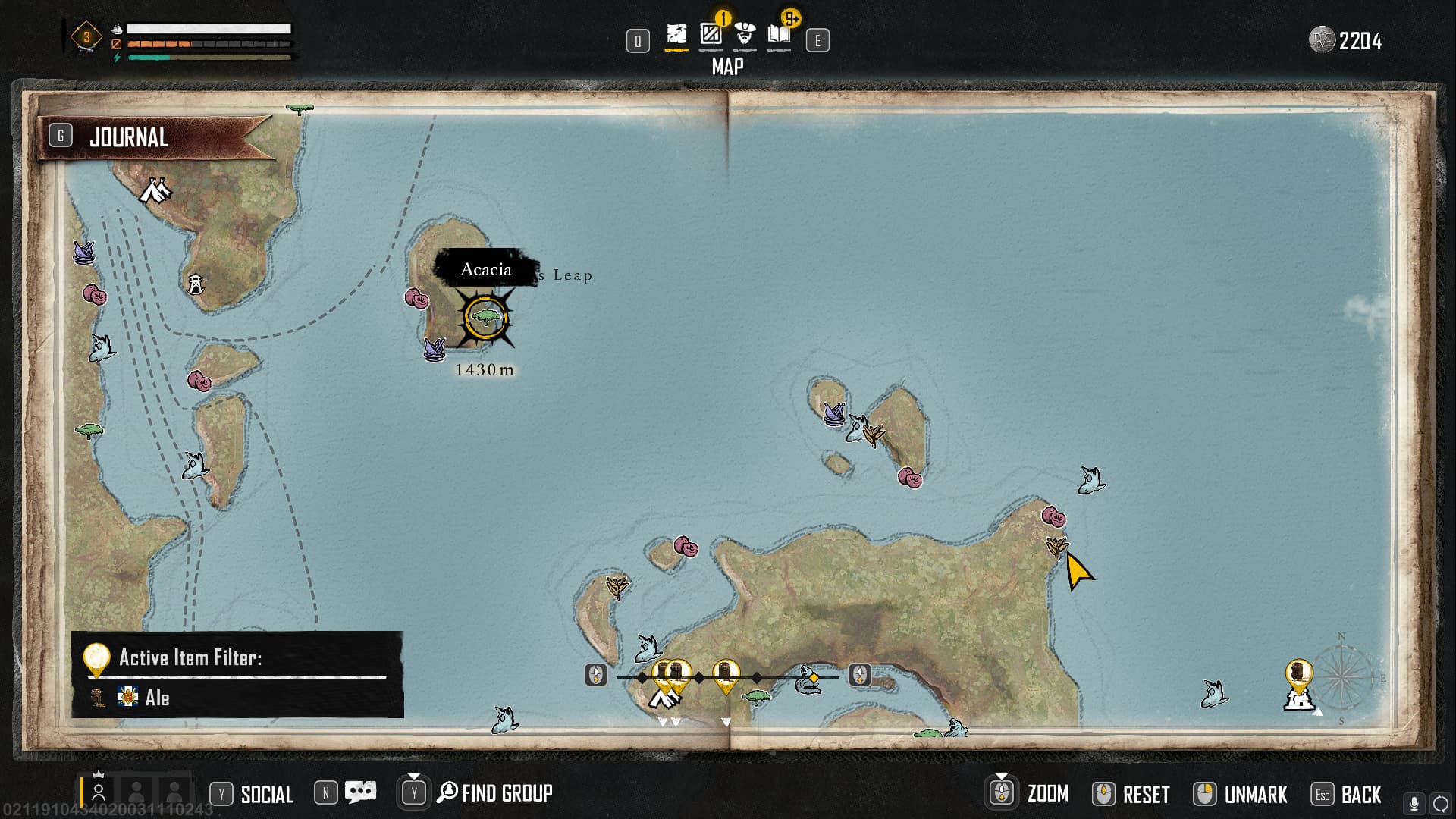1456x819 pixels.
Task: Click the microphone voice chat icon
Action: point(1414,803)
